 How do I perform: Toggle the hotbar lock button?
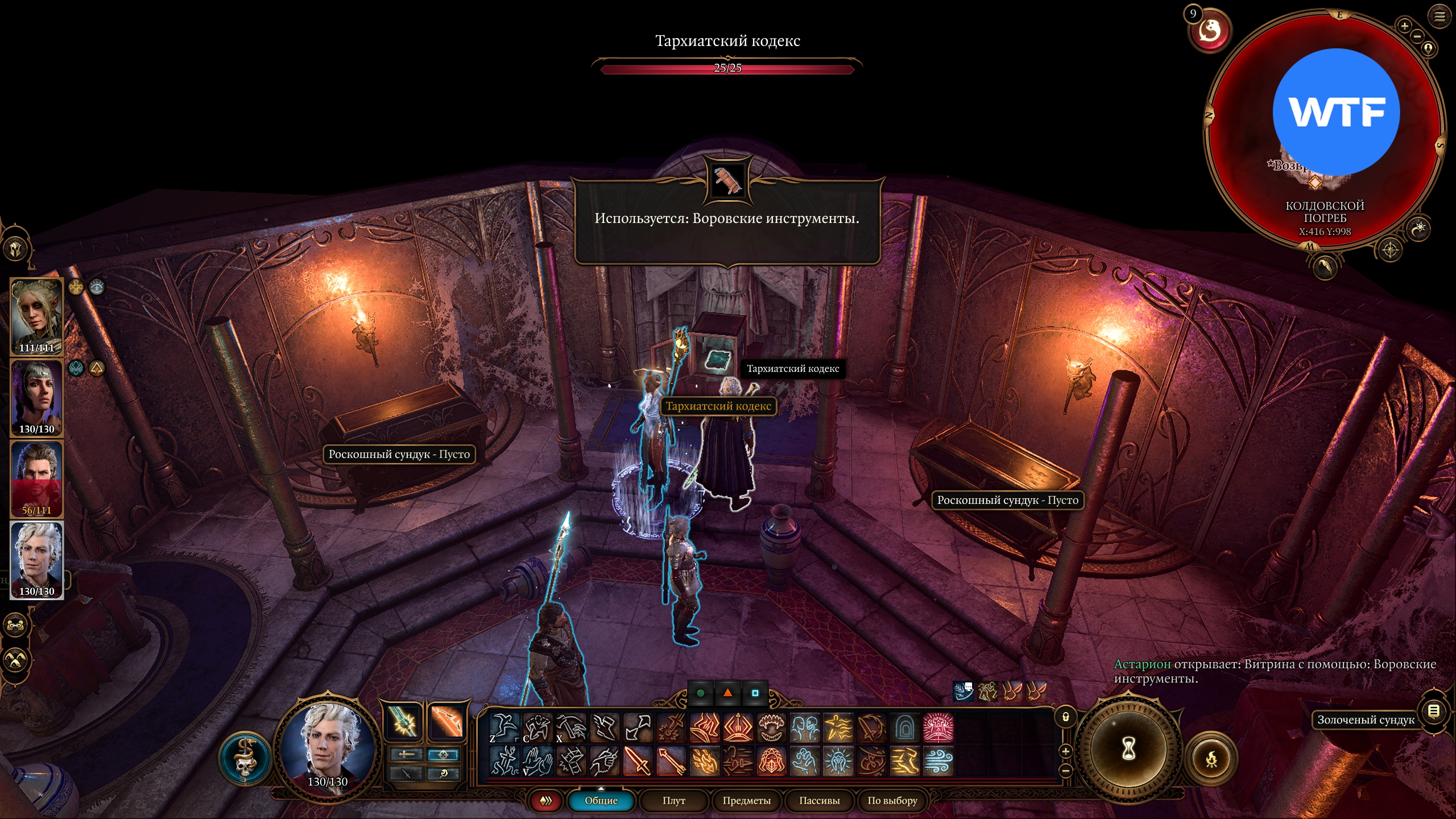(x=1066, y=717)
